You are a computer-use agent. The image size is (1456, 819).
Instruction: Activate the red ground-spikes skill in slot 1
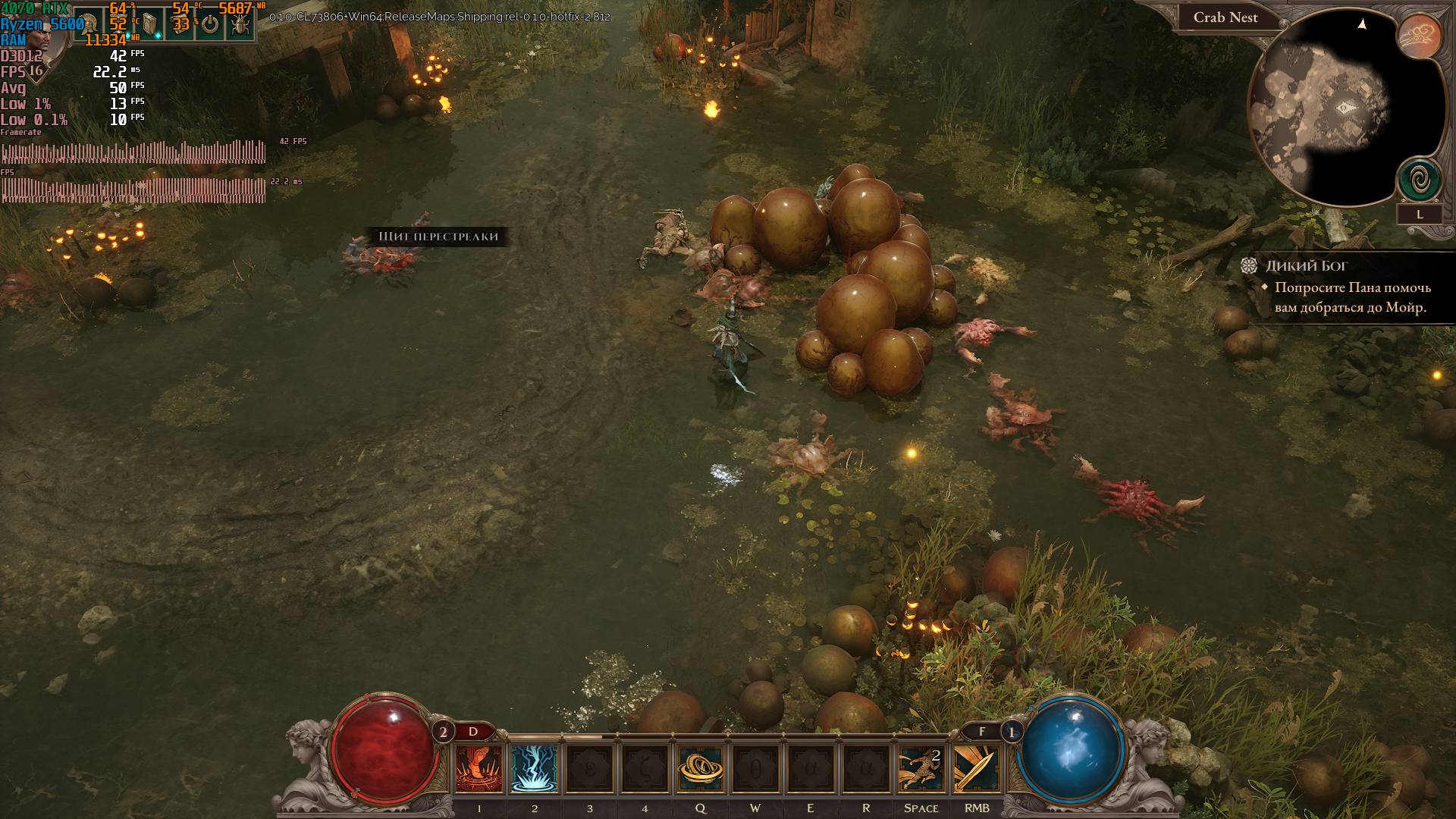click(x=479, y=768)
